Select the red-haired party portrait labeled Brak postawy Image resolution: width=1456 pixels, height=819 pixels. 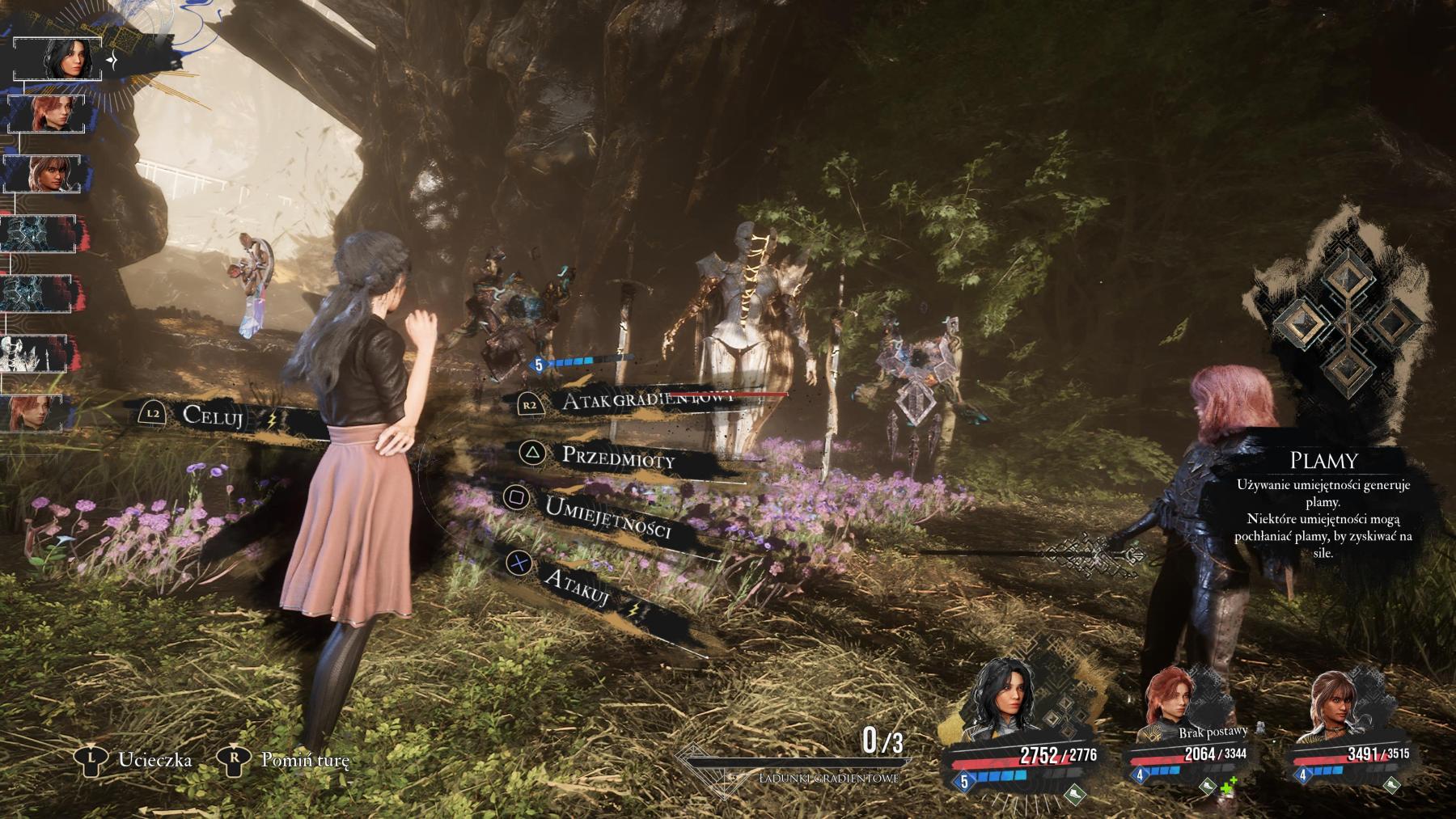click(1169, 705)
